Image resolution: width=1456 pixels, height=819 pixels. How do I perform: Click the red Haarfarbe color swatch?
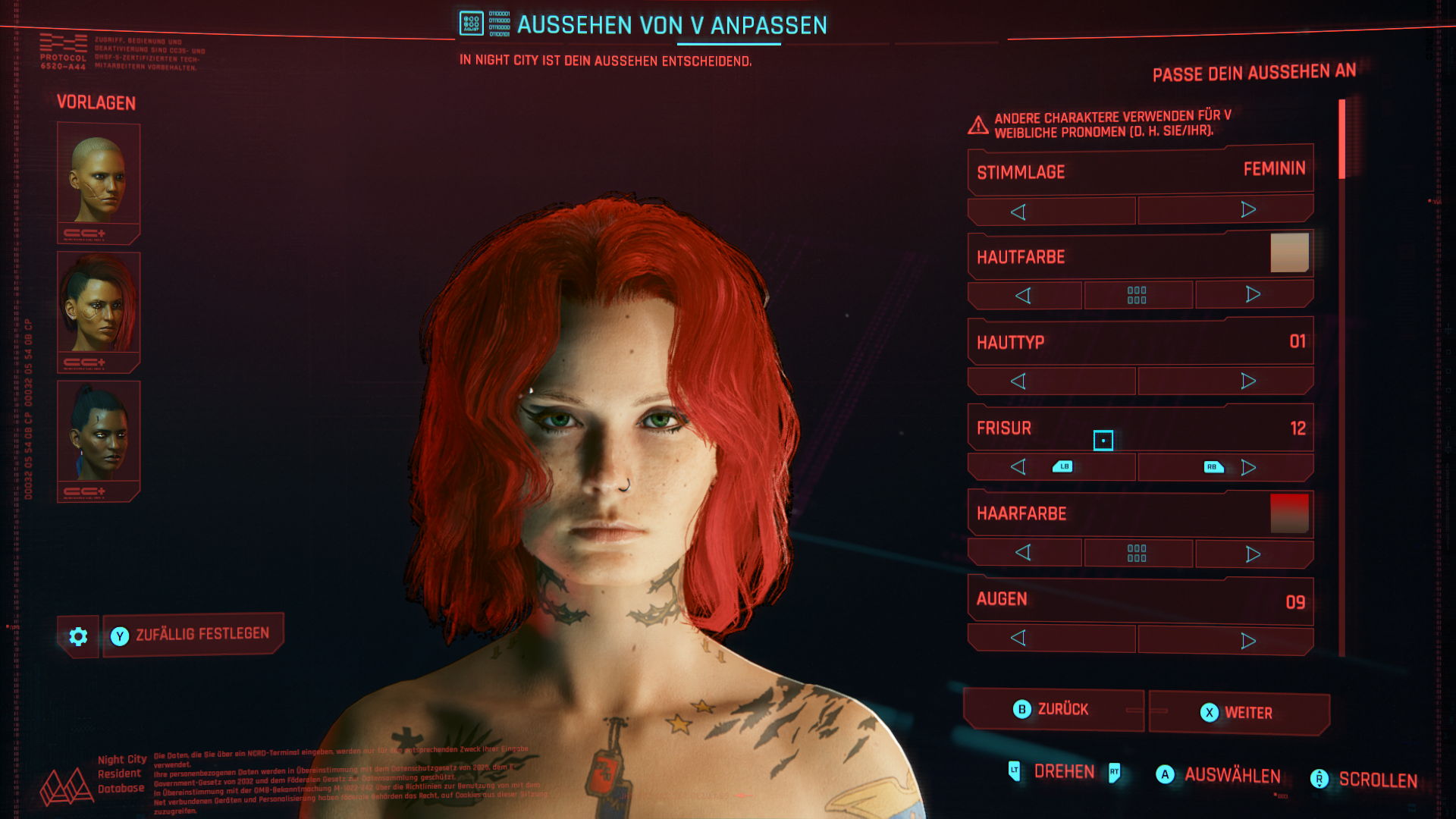(1289, 513)
